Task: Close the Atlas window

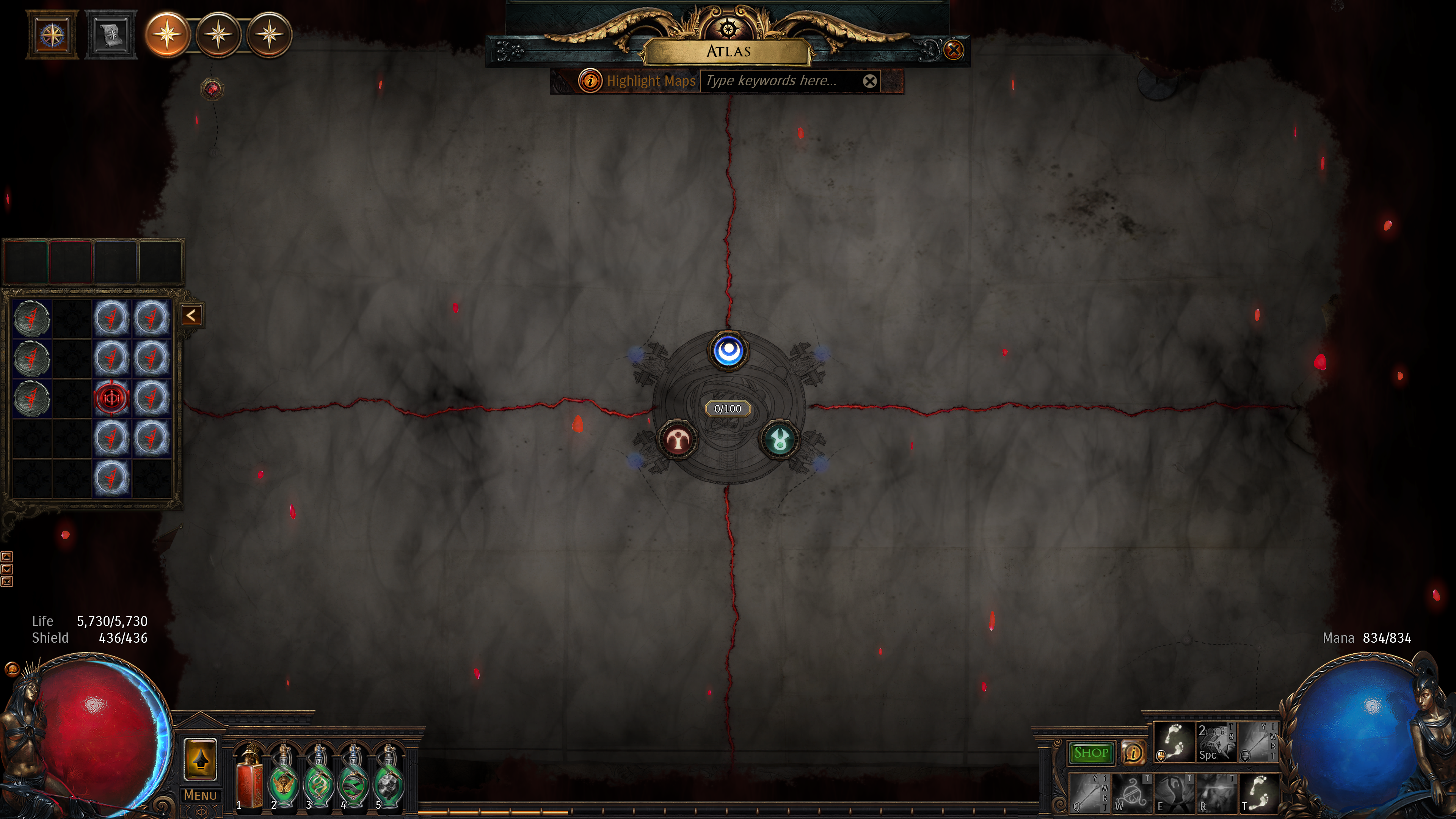Action: (x=954, y=50)
